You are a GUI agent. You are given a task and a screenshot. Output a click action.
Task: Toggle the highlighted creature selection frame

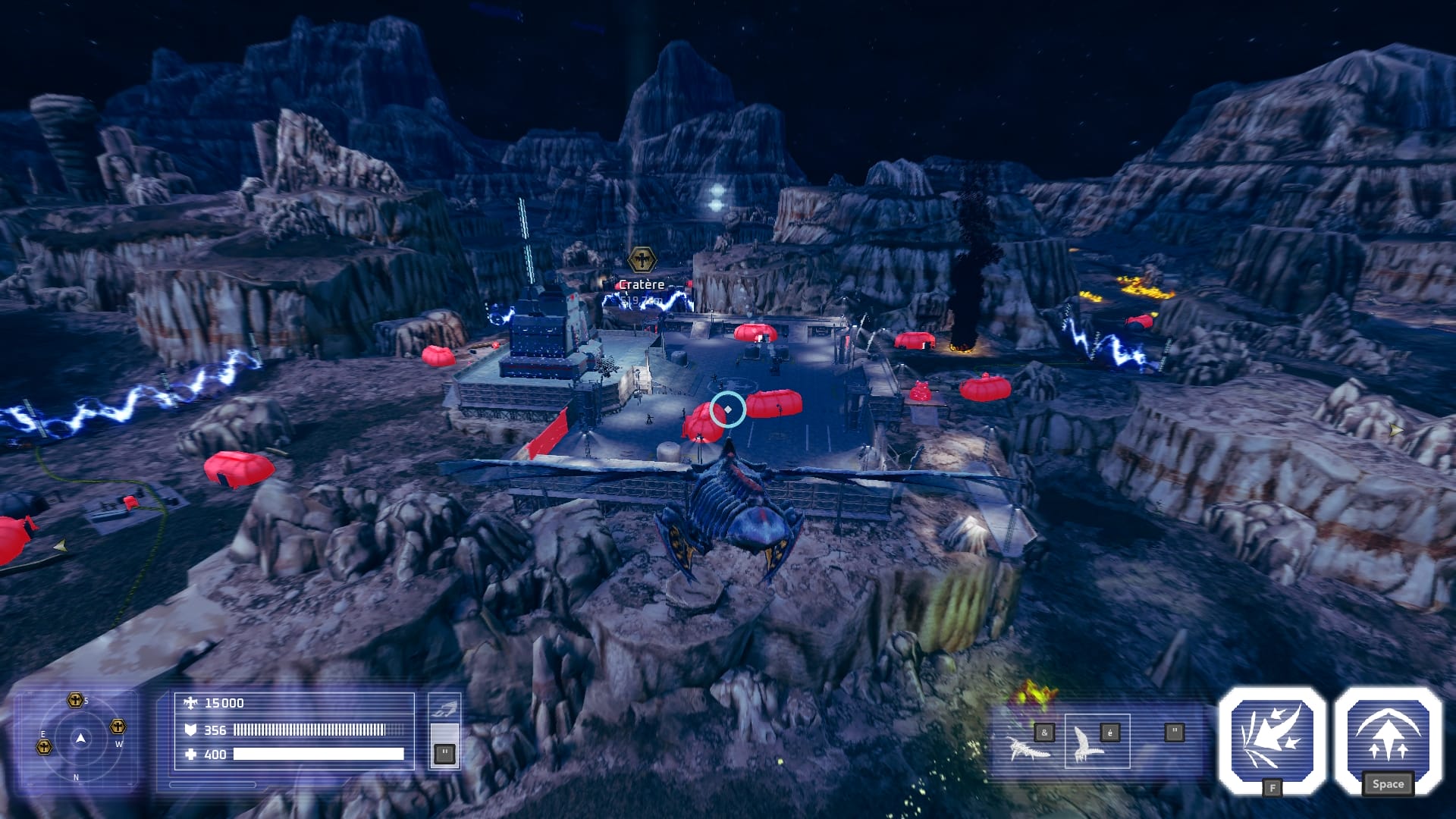click(x=1097, y=741)
